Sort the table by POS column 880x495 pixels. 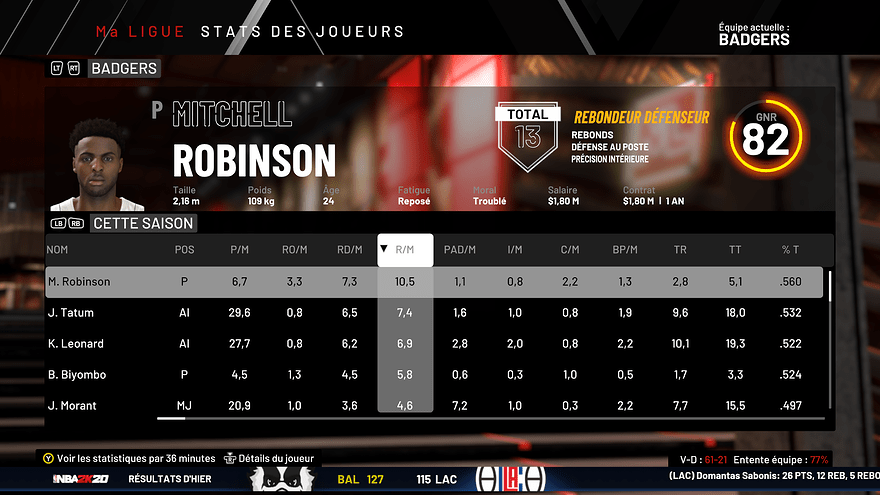pos(185,250)
